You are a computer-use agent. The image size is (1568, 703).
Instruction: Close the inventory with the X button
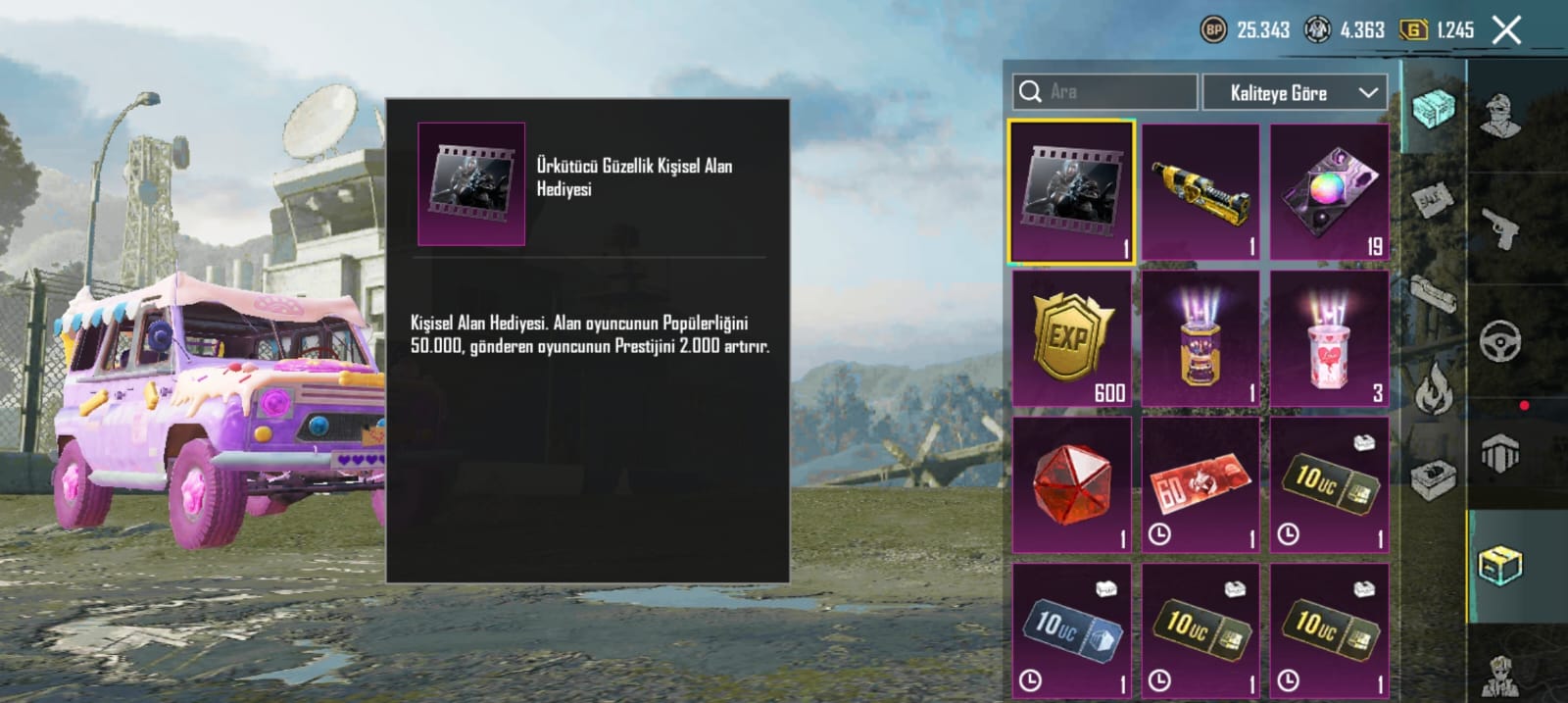click(x=1506, y=30)
